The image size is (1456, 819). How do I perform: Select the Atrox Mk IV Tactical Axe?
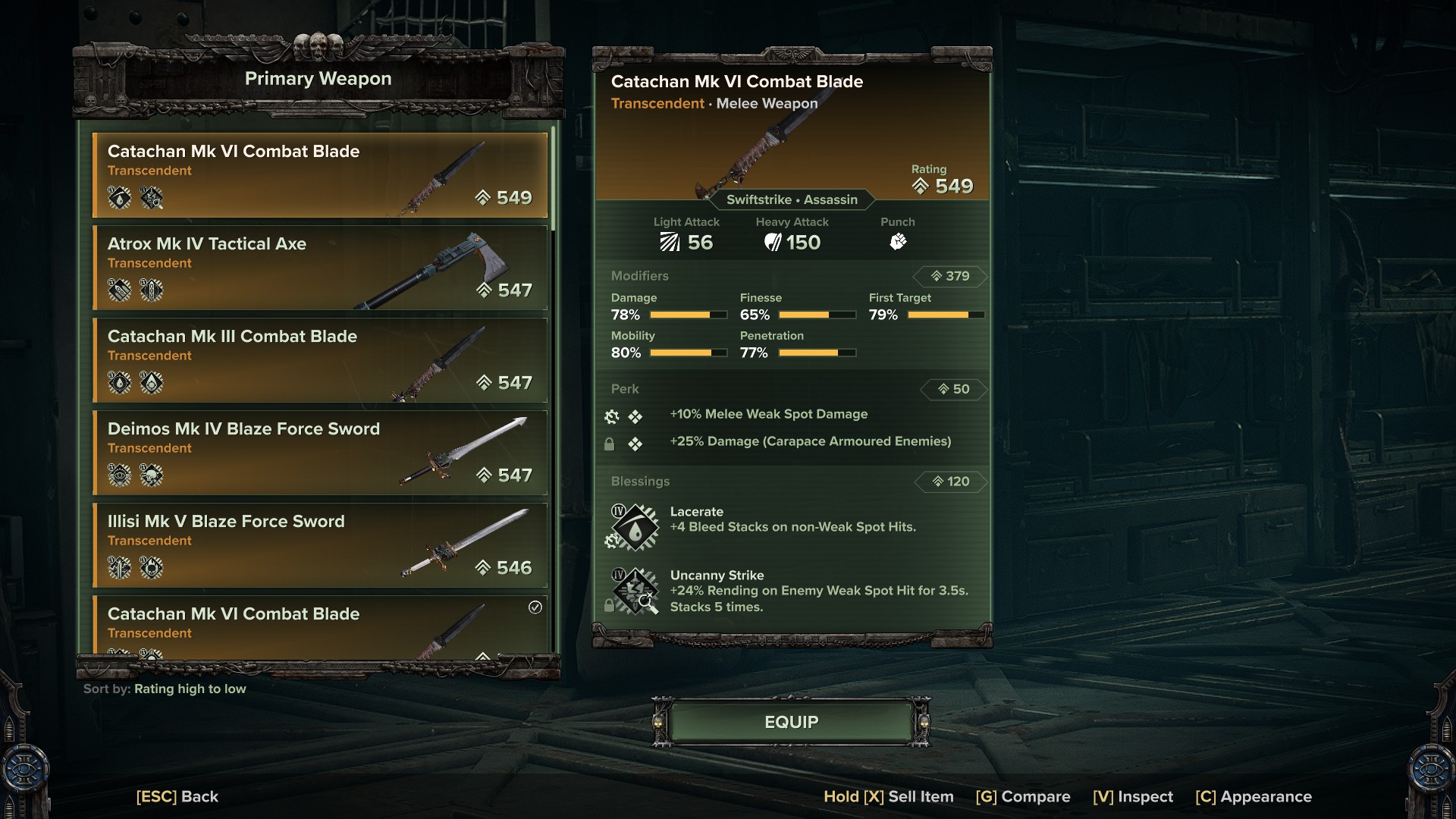[x=319, y=268]
